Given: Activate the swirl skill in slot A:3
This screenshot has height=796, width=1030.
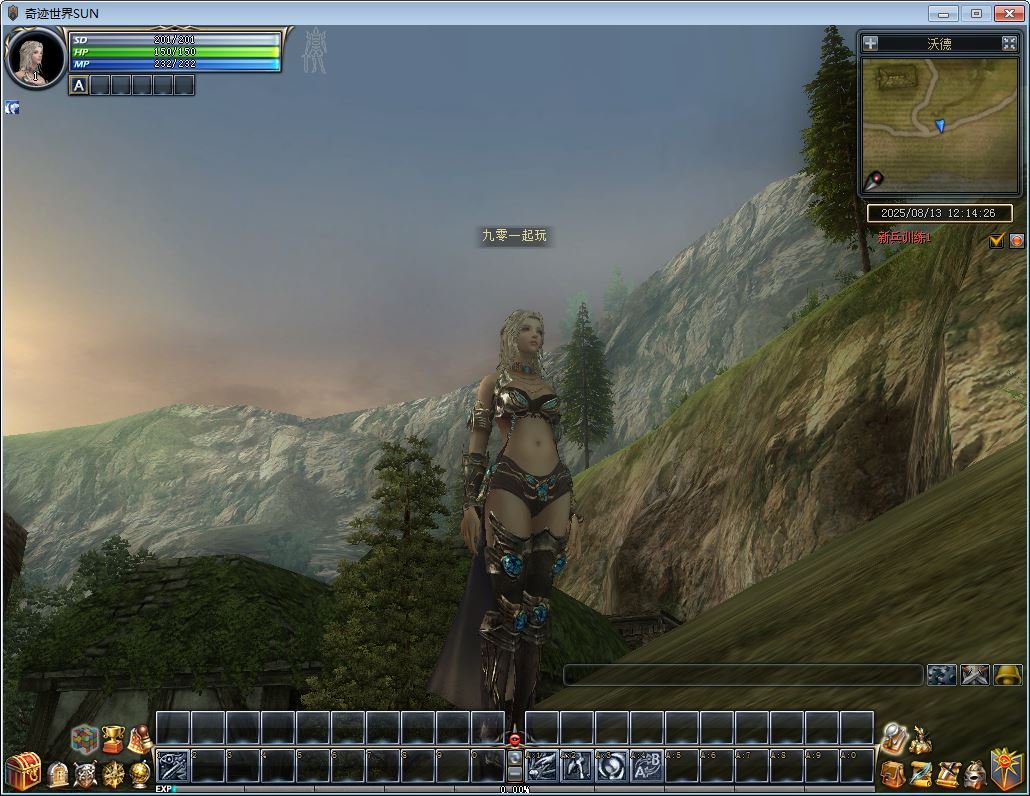Looking at the screenshot, I should (611, 766).
